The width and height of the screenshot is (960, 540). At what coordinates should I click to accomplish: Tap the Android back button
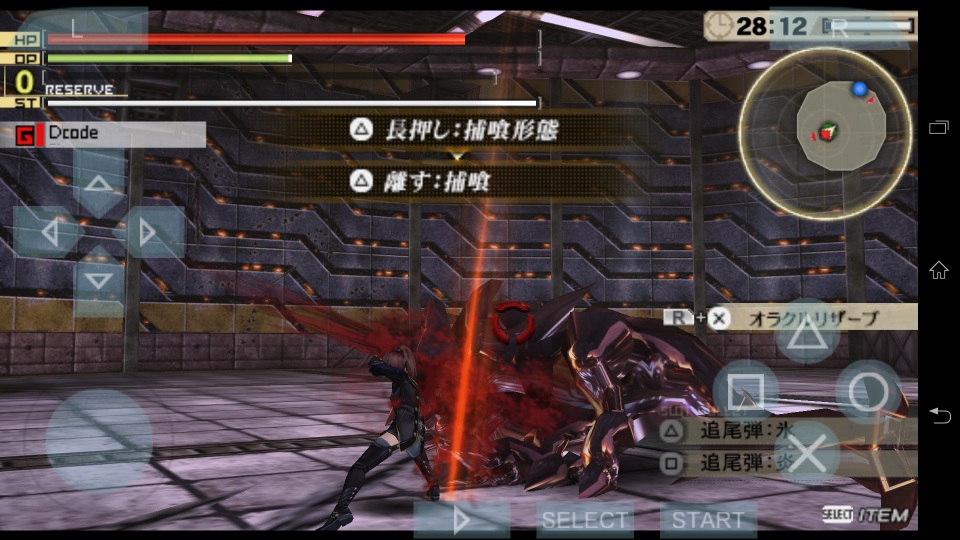pos(939,415)
